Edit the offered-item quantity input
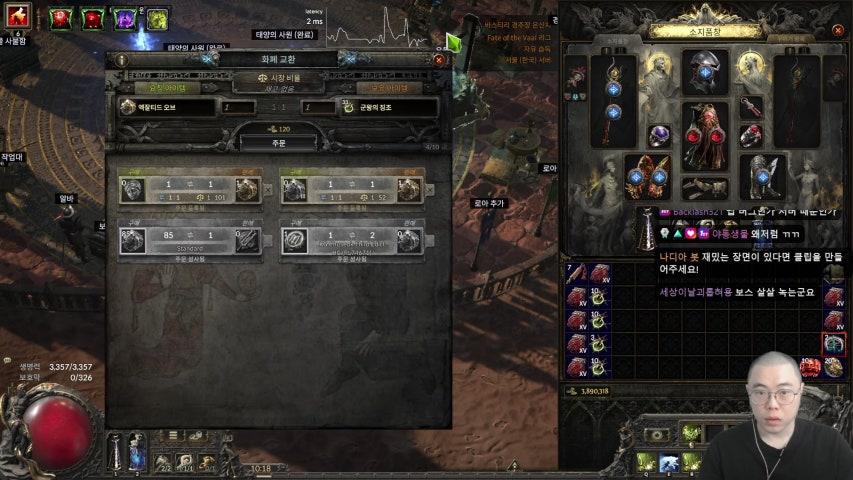Viewport: 853px width, 480px height. 320,107
